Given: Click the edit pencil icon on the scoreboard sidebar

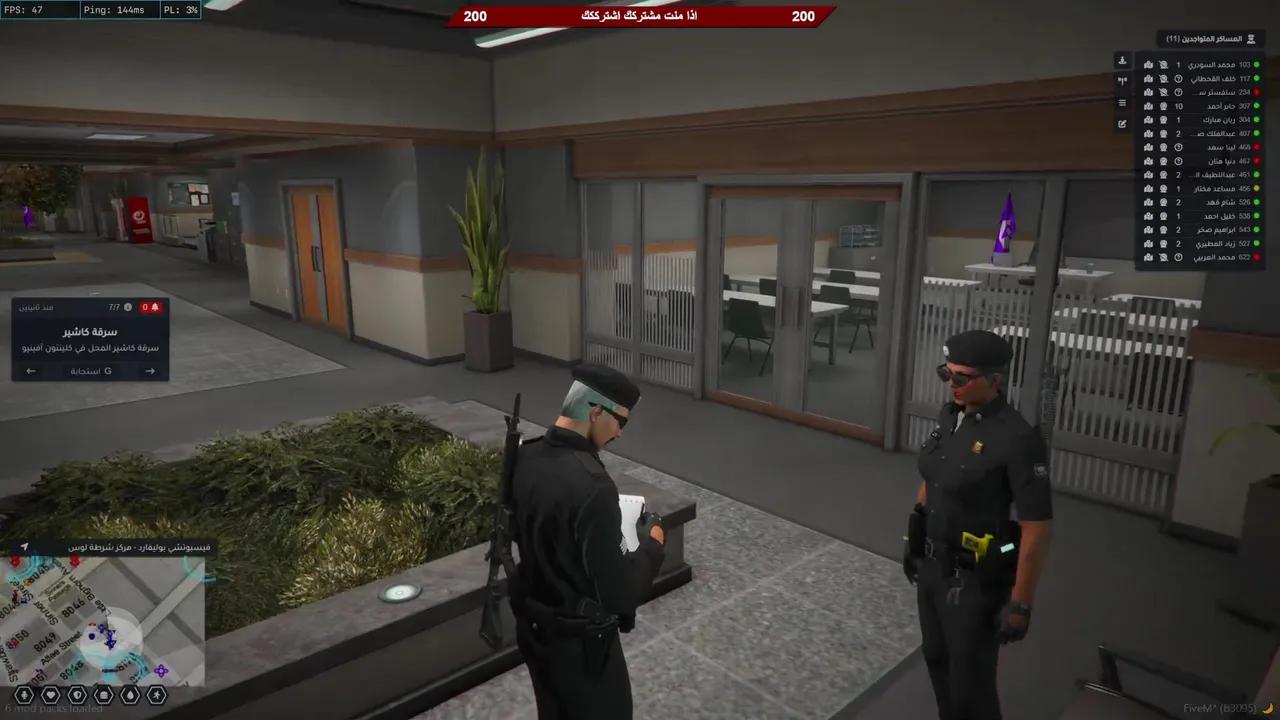Looking at the screenshot, I should point(1122,123).
